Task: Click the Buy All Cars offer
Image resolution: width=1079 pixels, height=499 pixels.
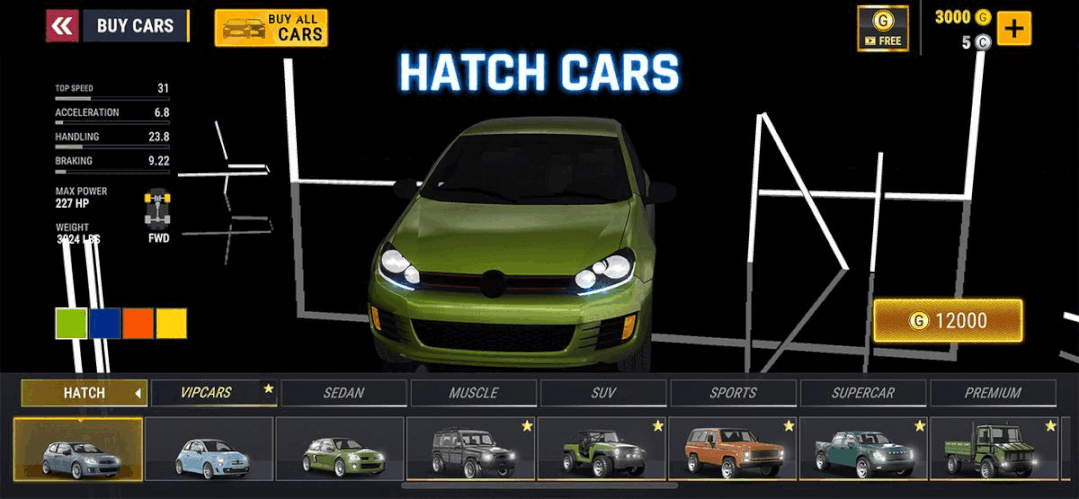Action: click(x=271, y=28)
